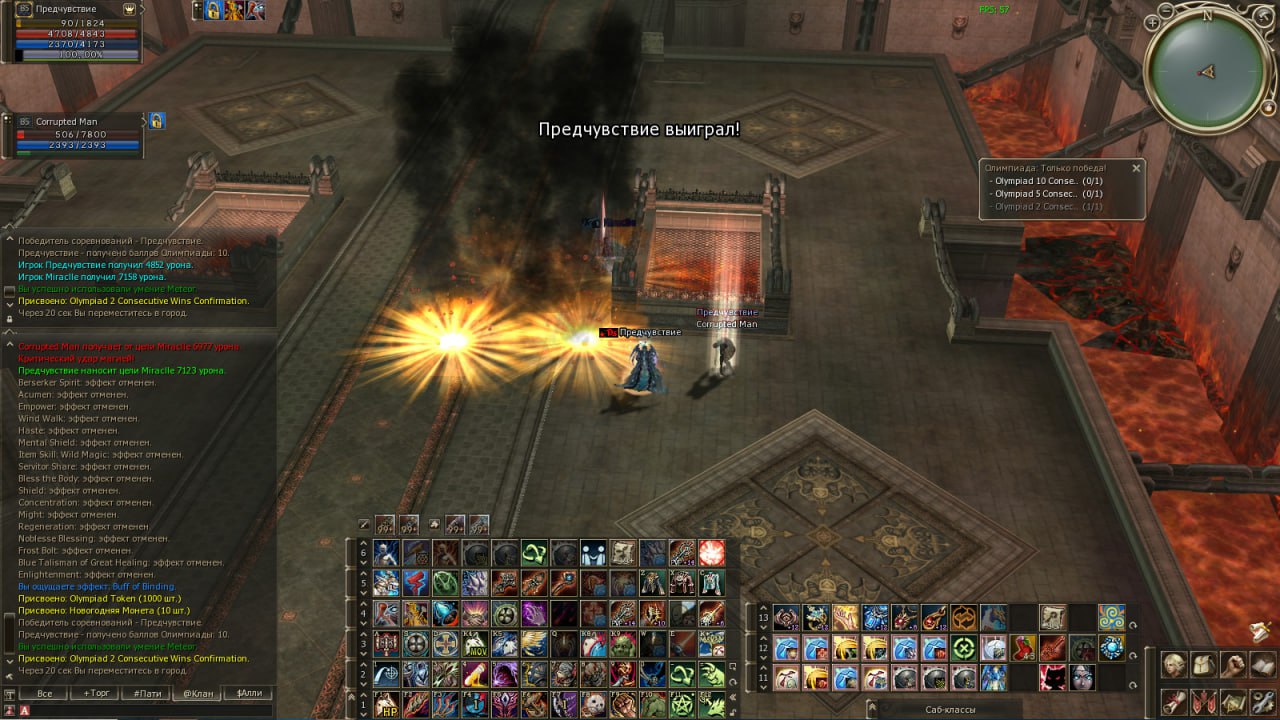
Task: Switch chat to the +Торг tab
Action: [x=96, y=693]
